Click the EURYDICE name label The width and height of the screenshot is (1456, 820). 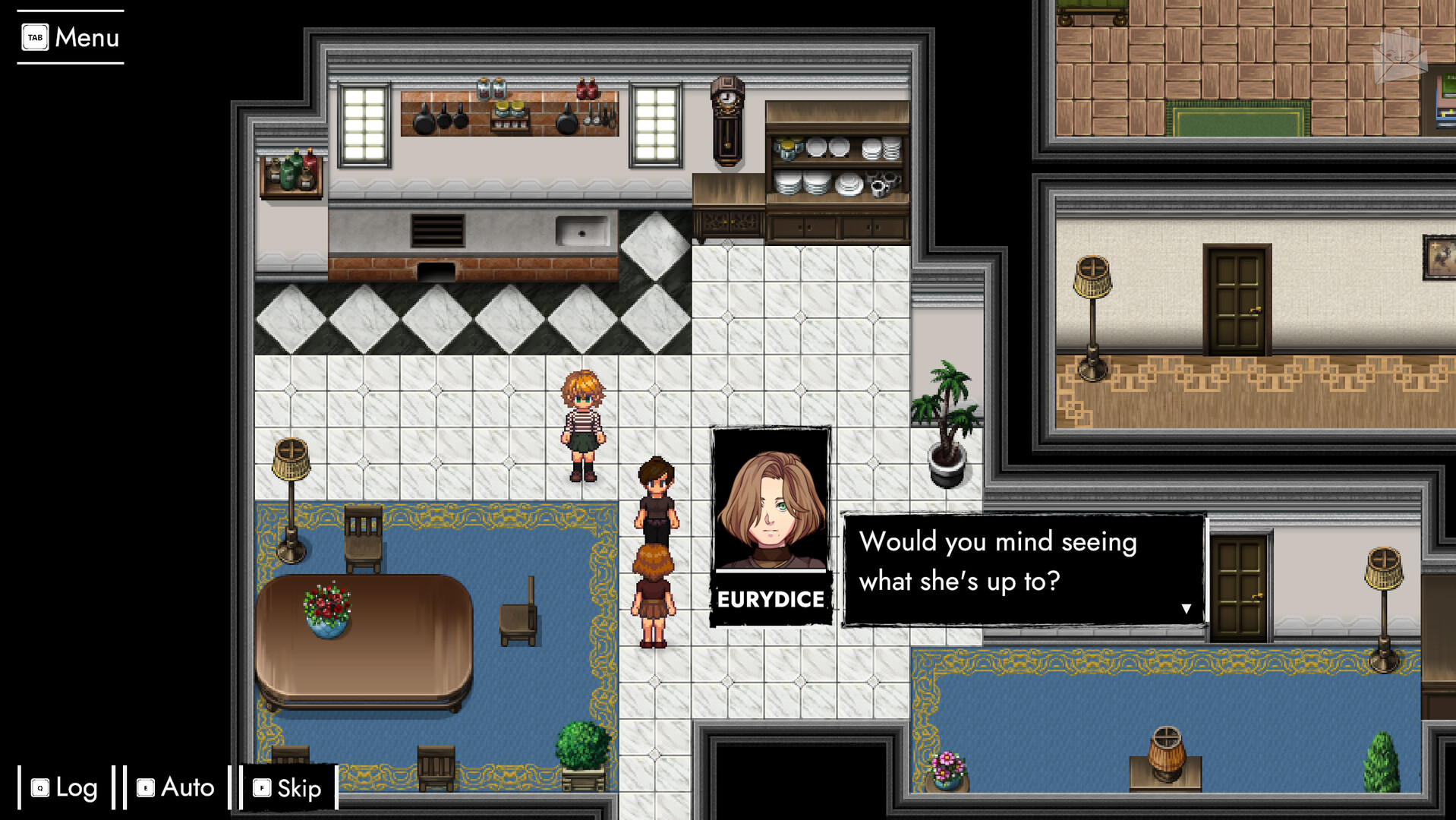click(771, 599)
